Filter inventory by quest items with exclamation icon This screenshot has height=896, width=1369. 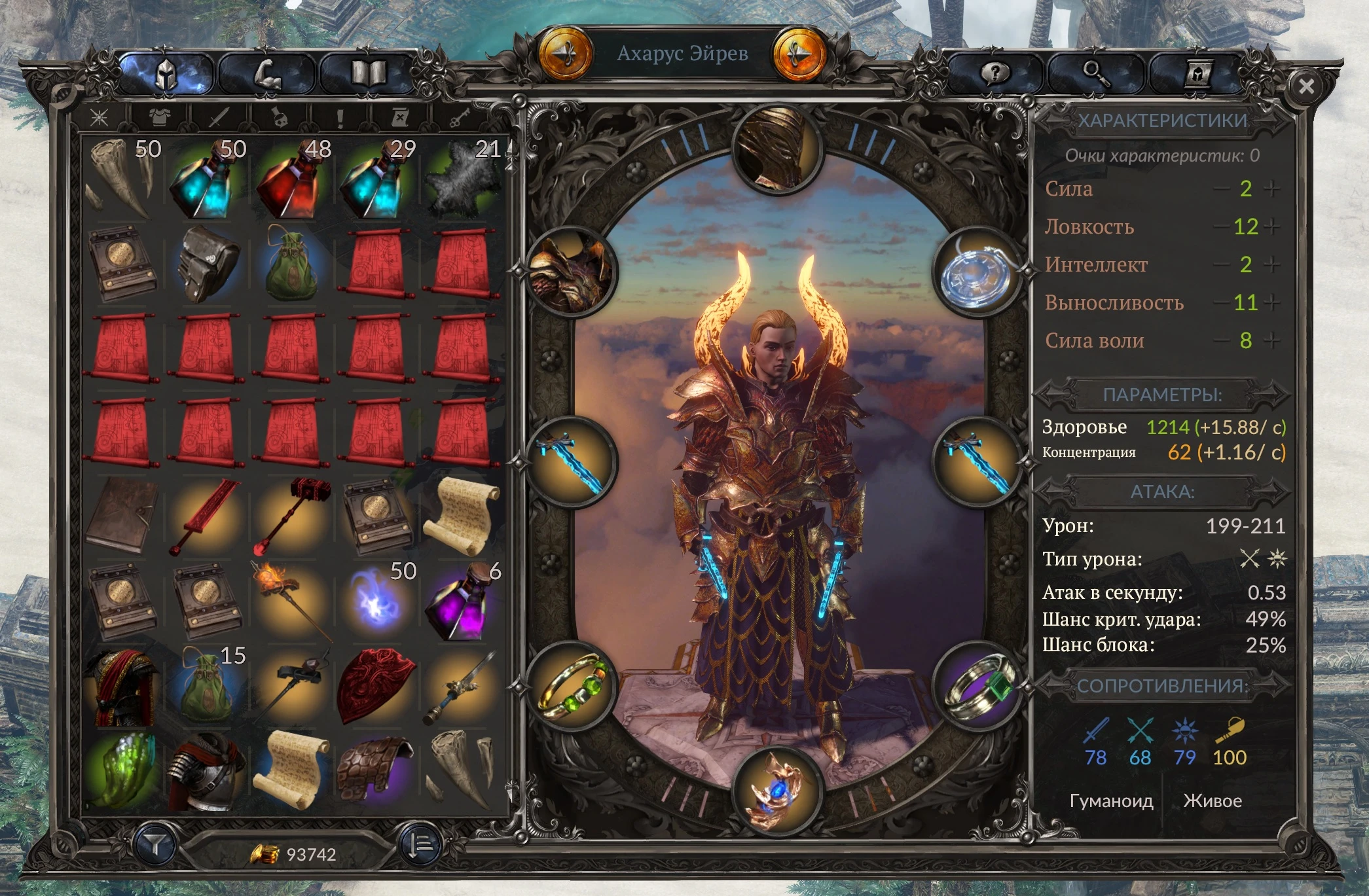click(339, 116)
